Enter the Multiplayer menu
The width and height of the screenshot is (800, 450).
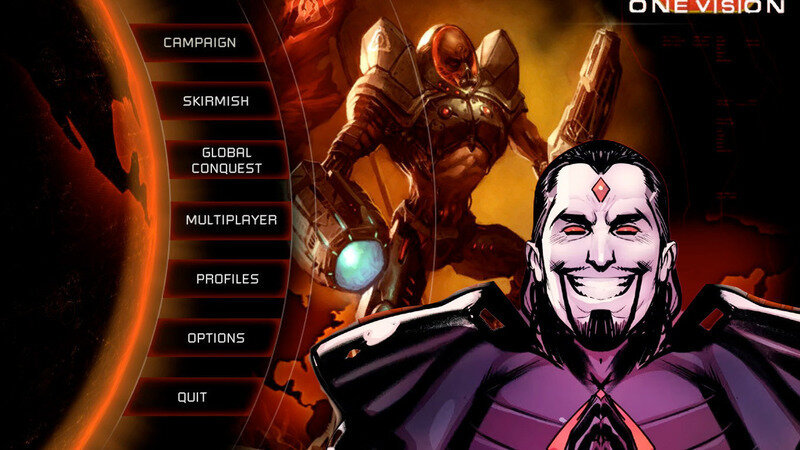point(231,220)
